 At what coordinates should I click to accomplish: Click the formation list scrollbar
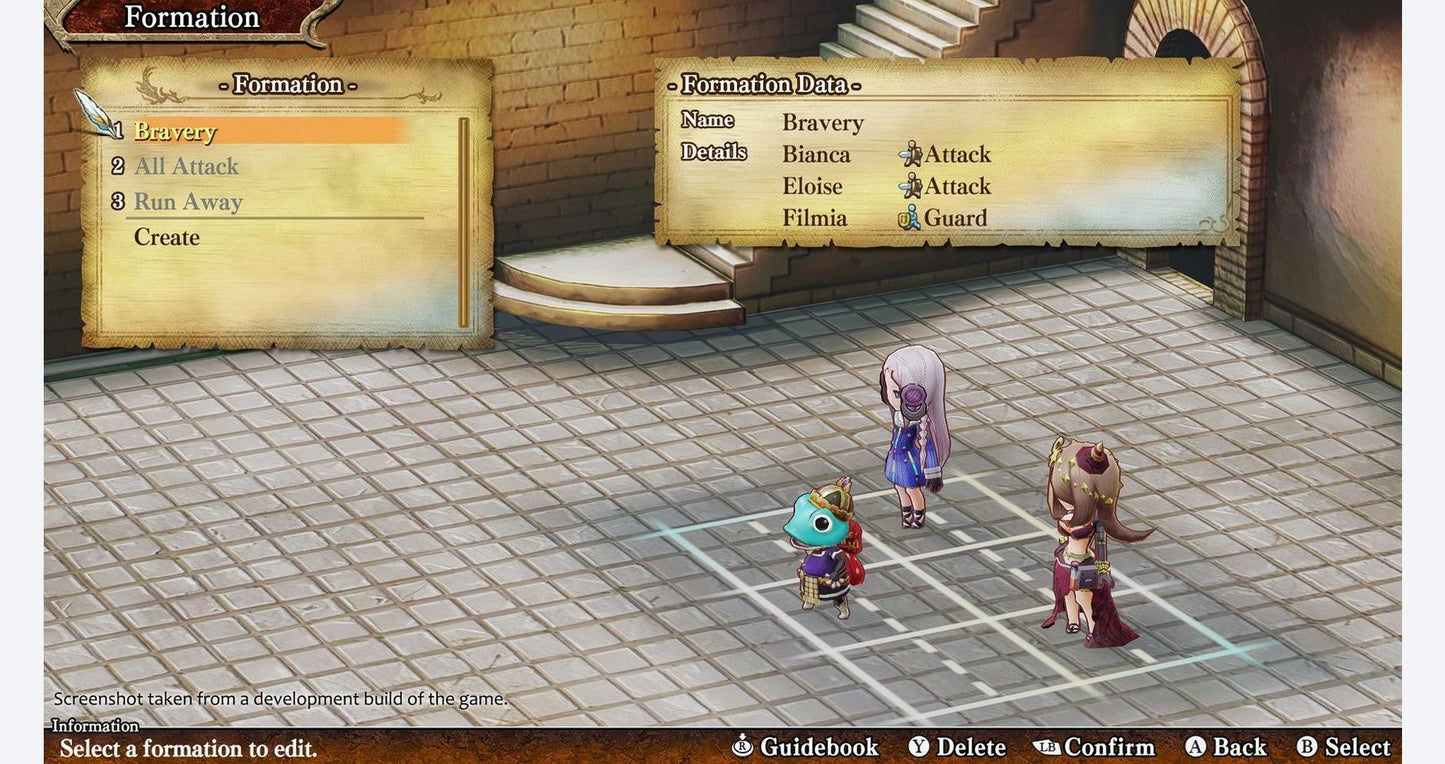click(464, 222)
